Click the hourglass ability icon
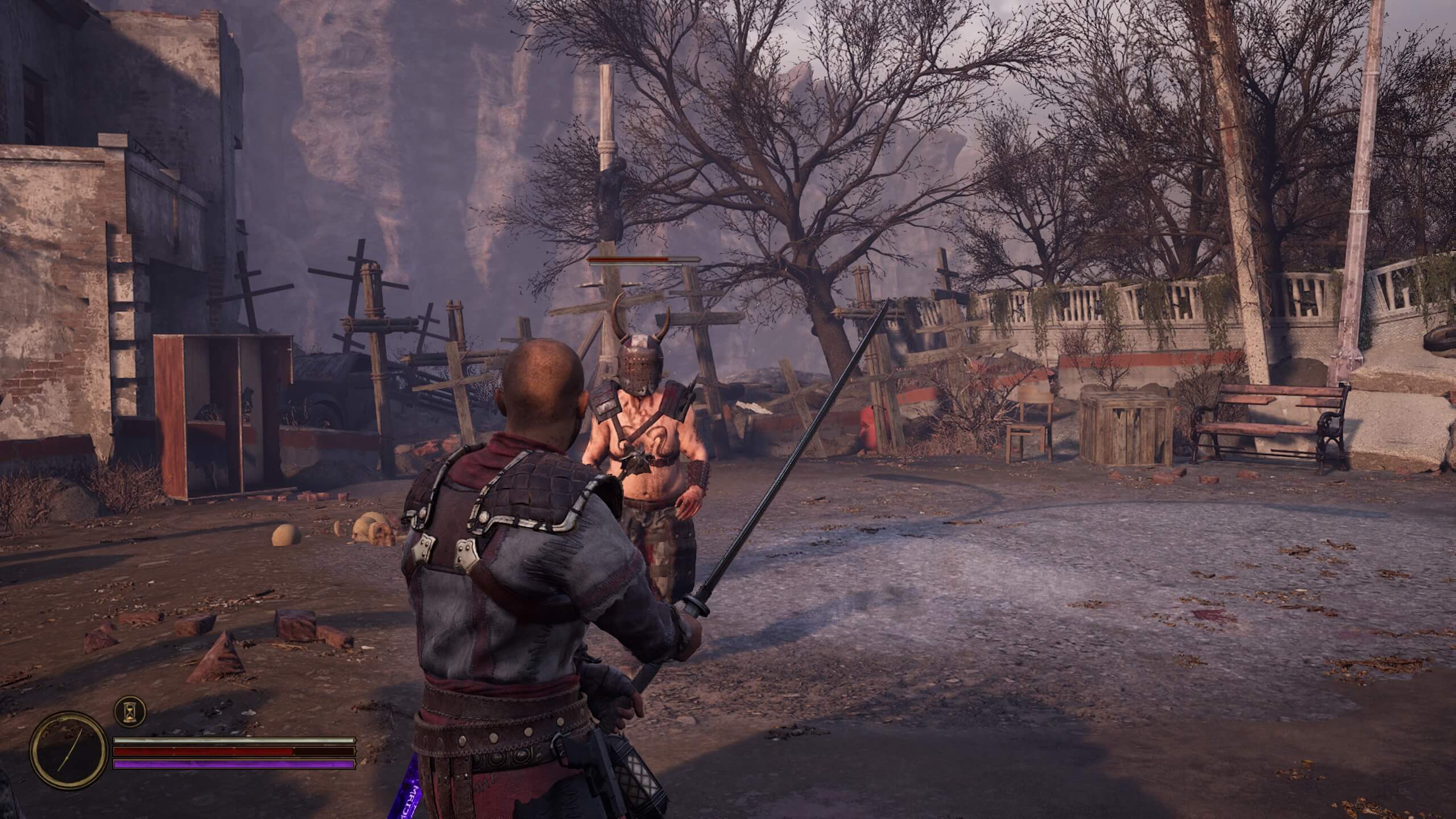This screenshot has width=1456, height=819. click(x=130, y=712)
